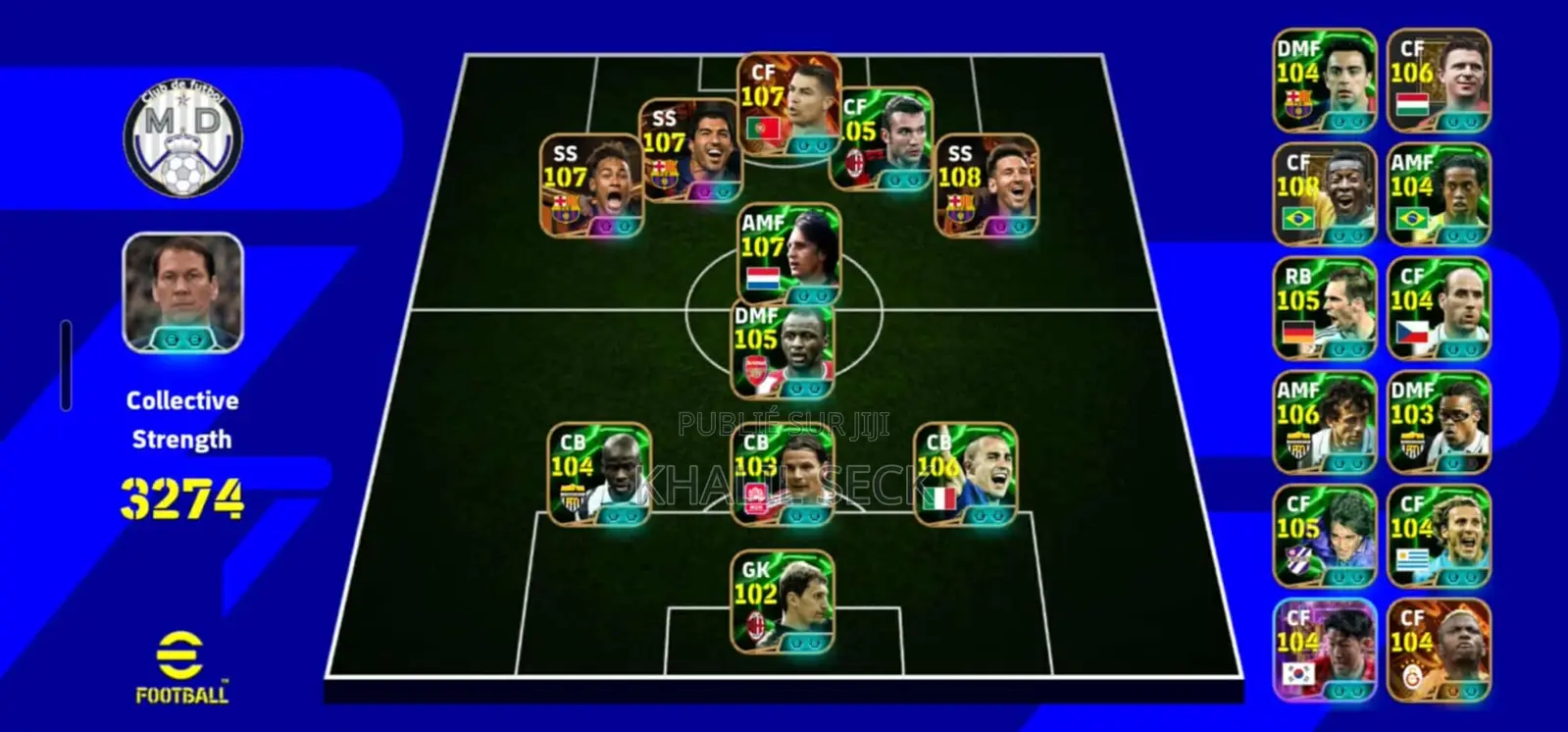This screenshot has width=1568, height=732.
Task: Select Ronaldinho's AMF 104 bench card
Action: pos(1440,193)
